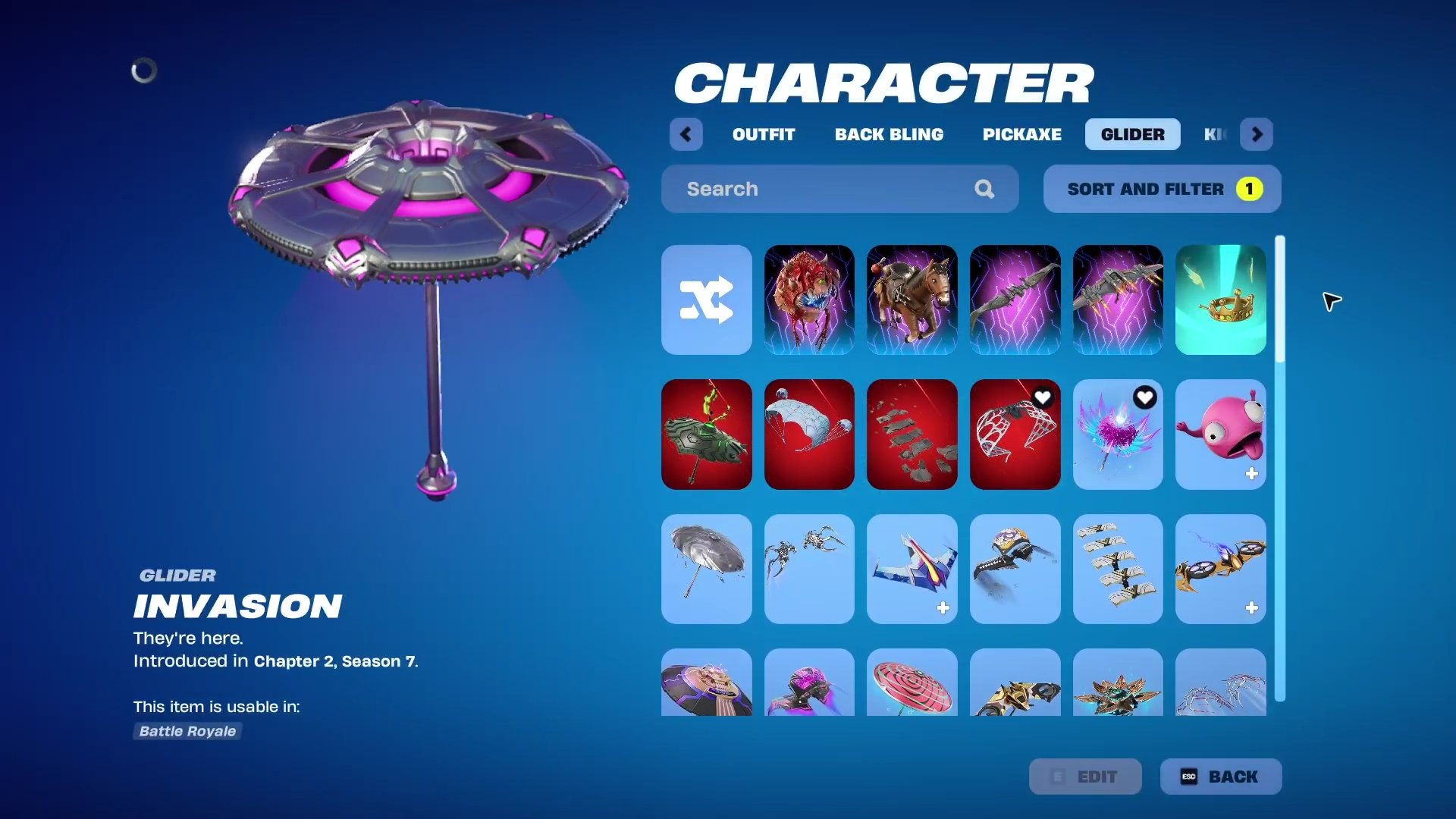Select the saddled horse glider
This screenshot has width=1456, height=819.
[x=912, y=300]
